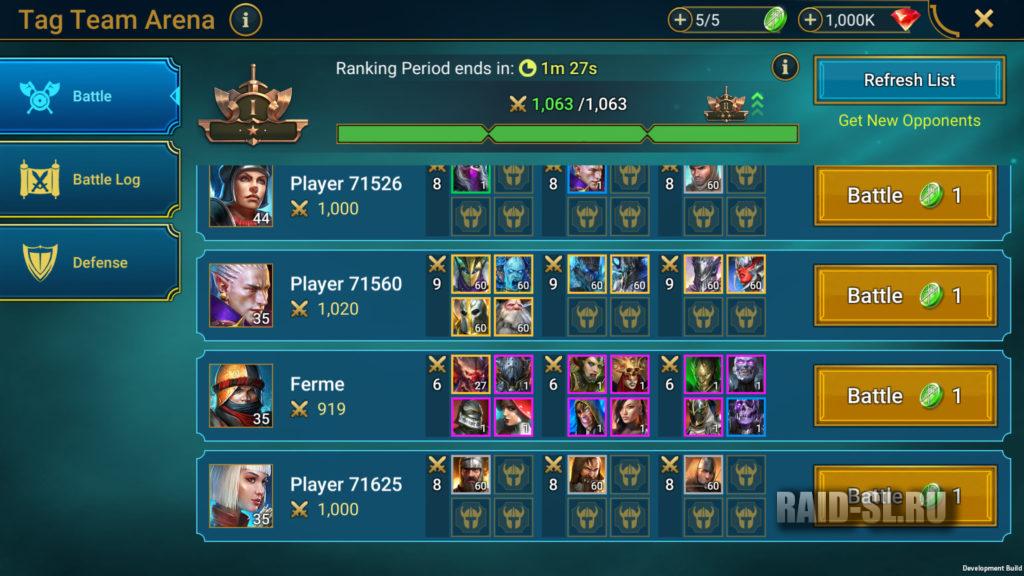The width and height of the screenshot is (1024, 576).
Task: Click the Refresh List button
Action: 909,80
